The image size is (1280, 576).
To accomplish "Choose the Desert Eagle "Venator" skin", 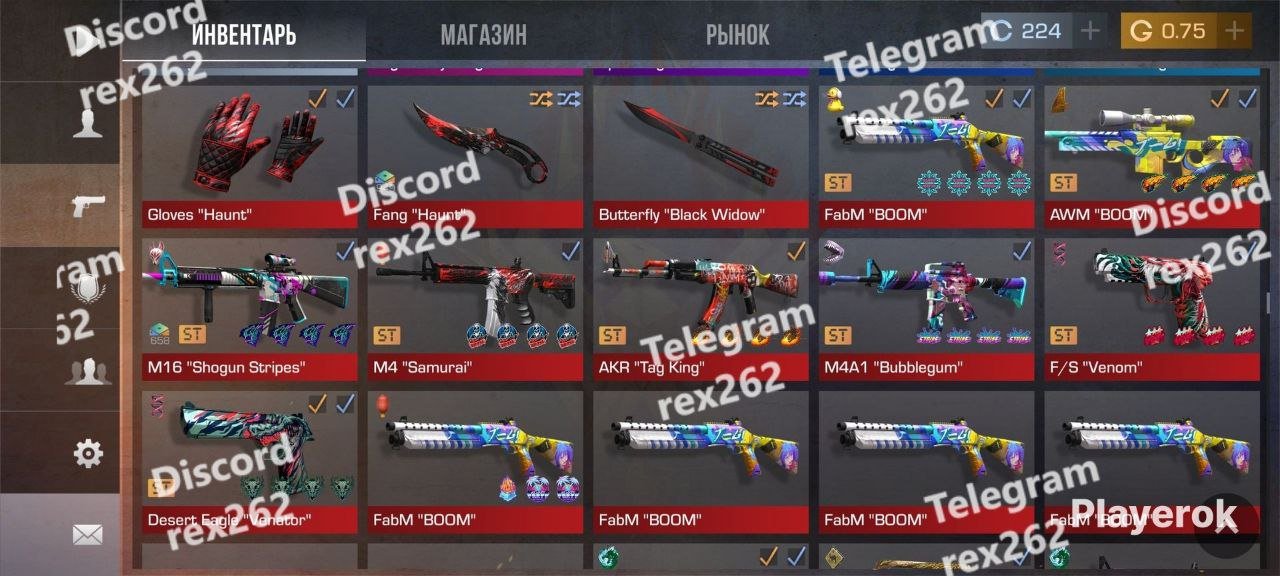I will click(x=249, y=461).
